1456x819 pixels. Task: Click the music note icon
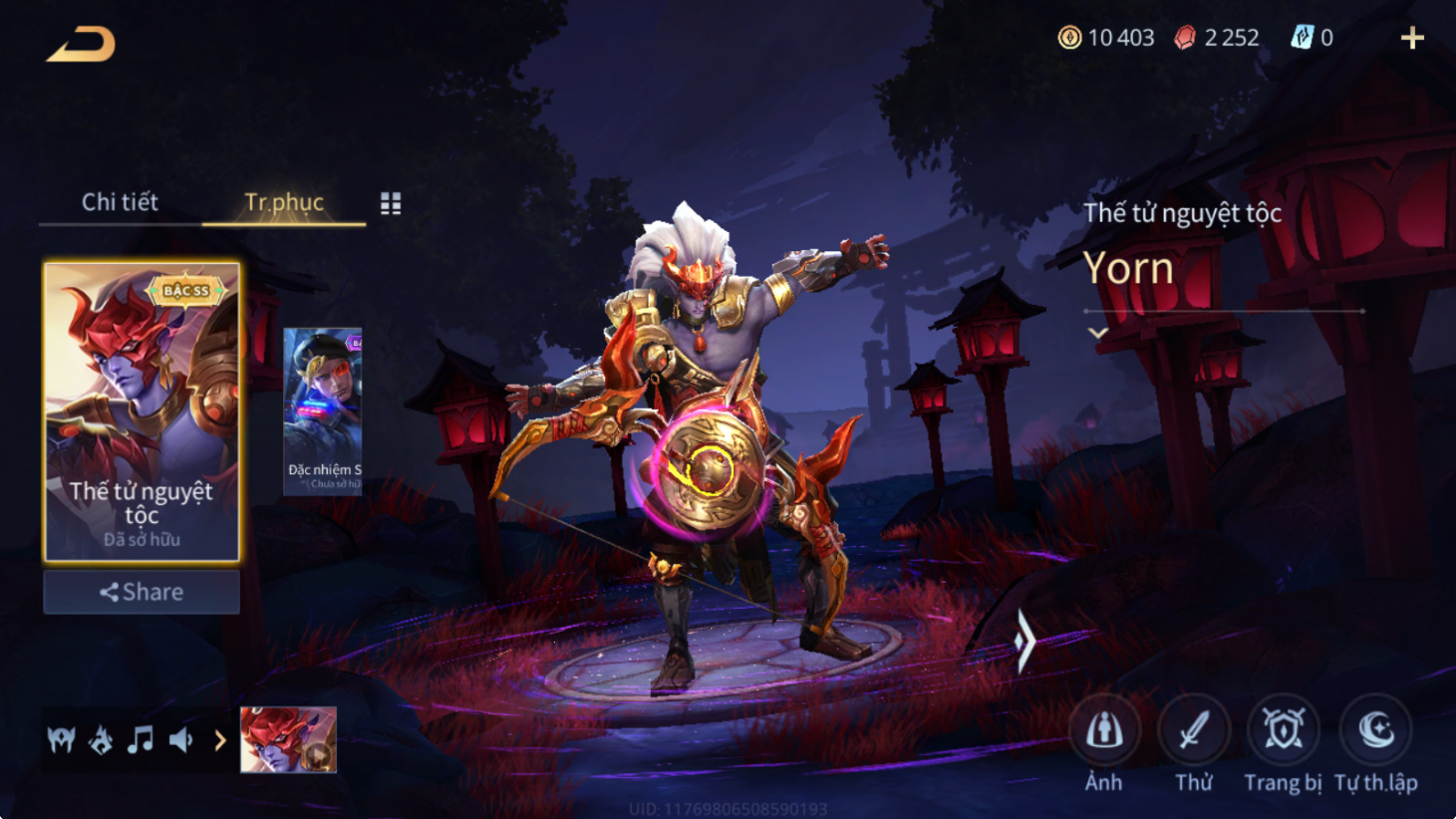[x=141, y=740]
